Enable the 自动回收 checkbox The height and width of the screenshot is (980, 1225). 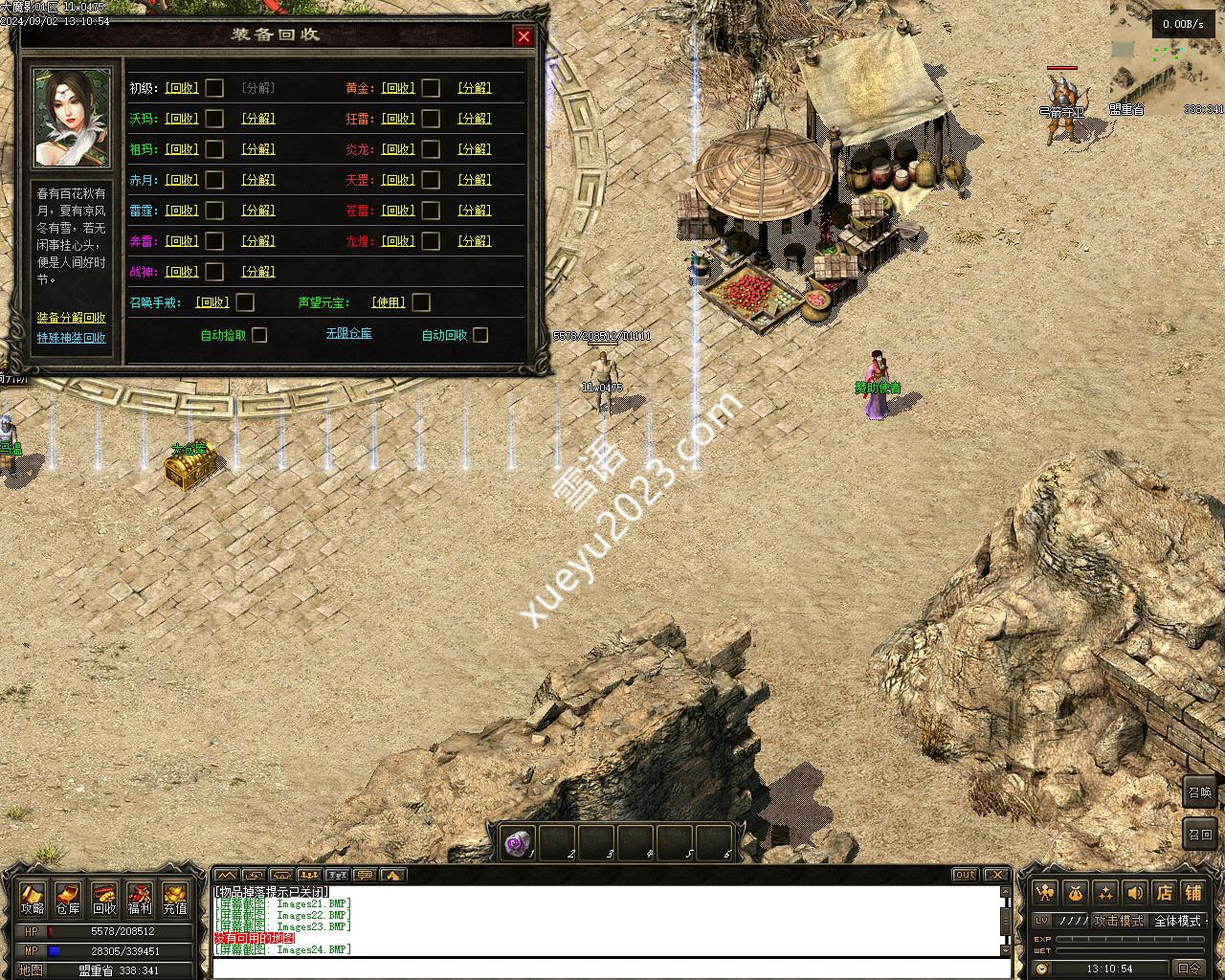[x=480, y=335]
